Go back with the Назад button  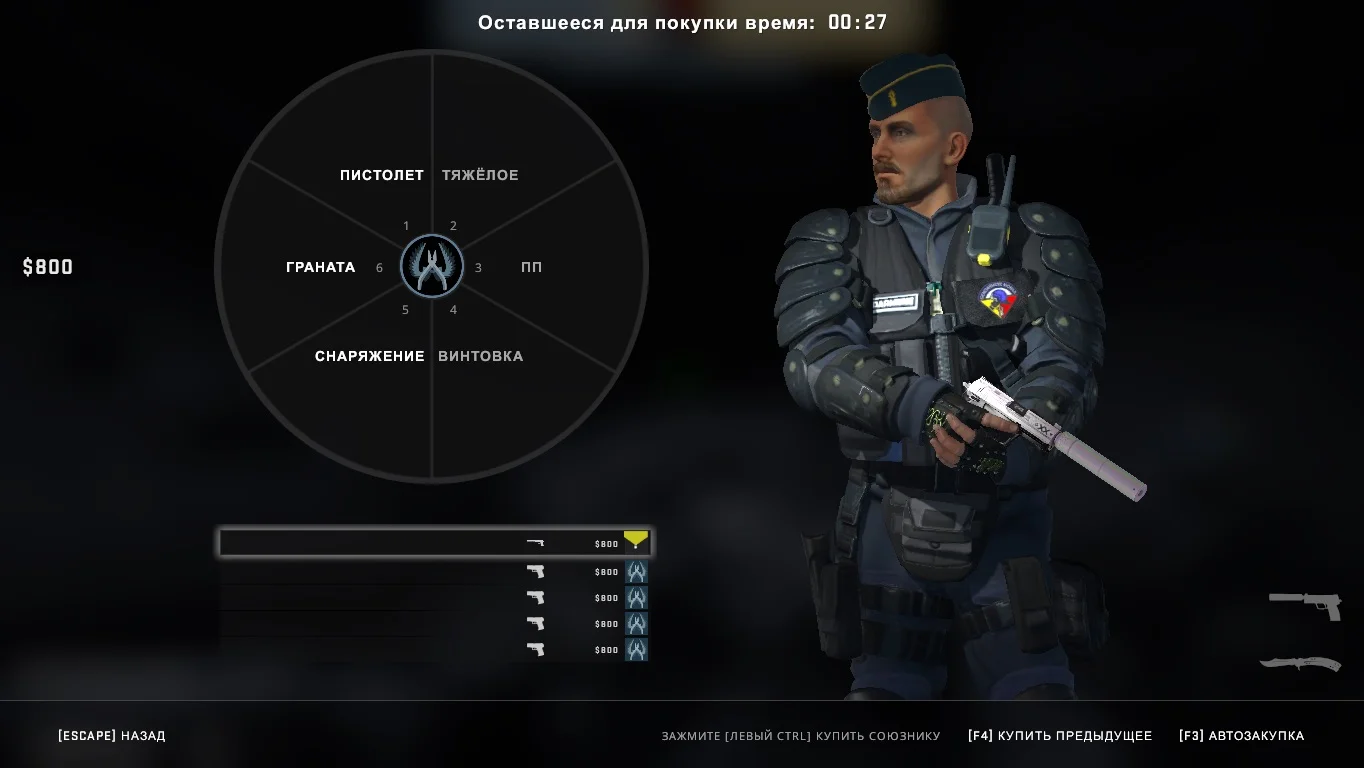click(x=112, y=736)
